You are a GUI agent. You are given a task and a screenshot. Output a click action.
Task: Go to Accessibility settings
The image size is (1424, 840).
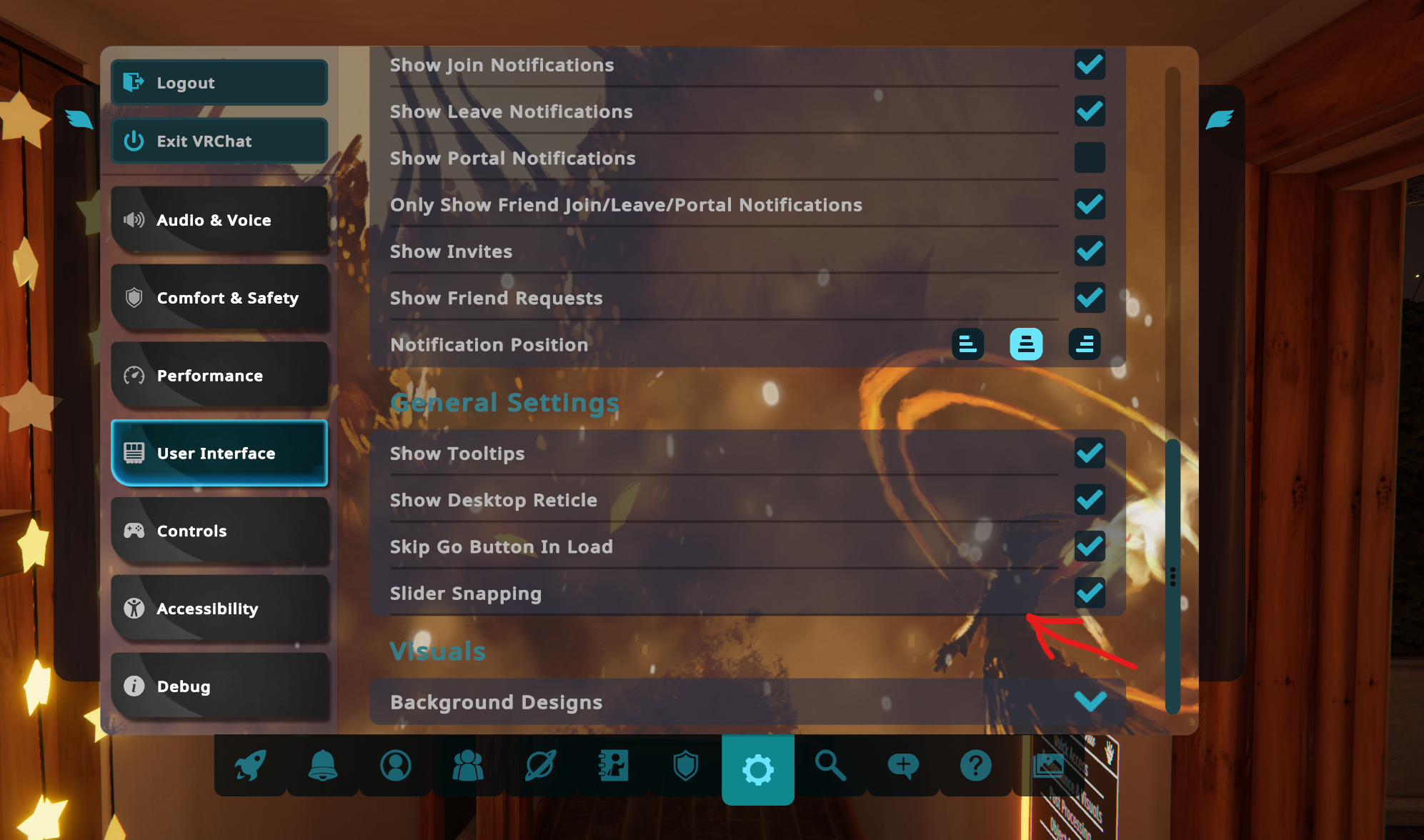[x=219, y=609]
